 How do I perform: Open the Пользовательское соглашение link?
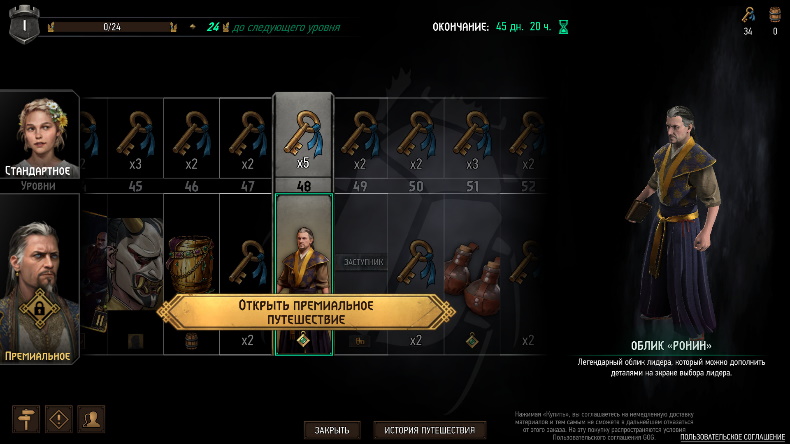(x=732, y=437)
